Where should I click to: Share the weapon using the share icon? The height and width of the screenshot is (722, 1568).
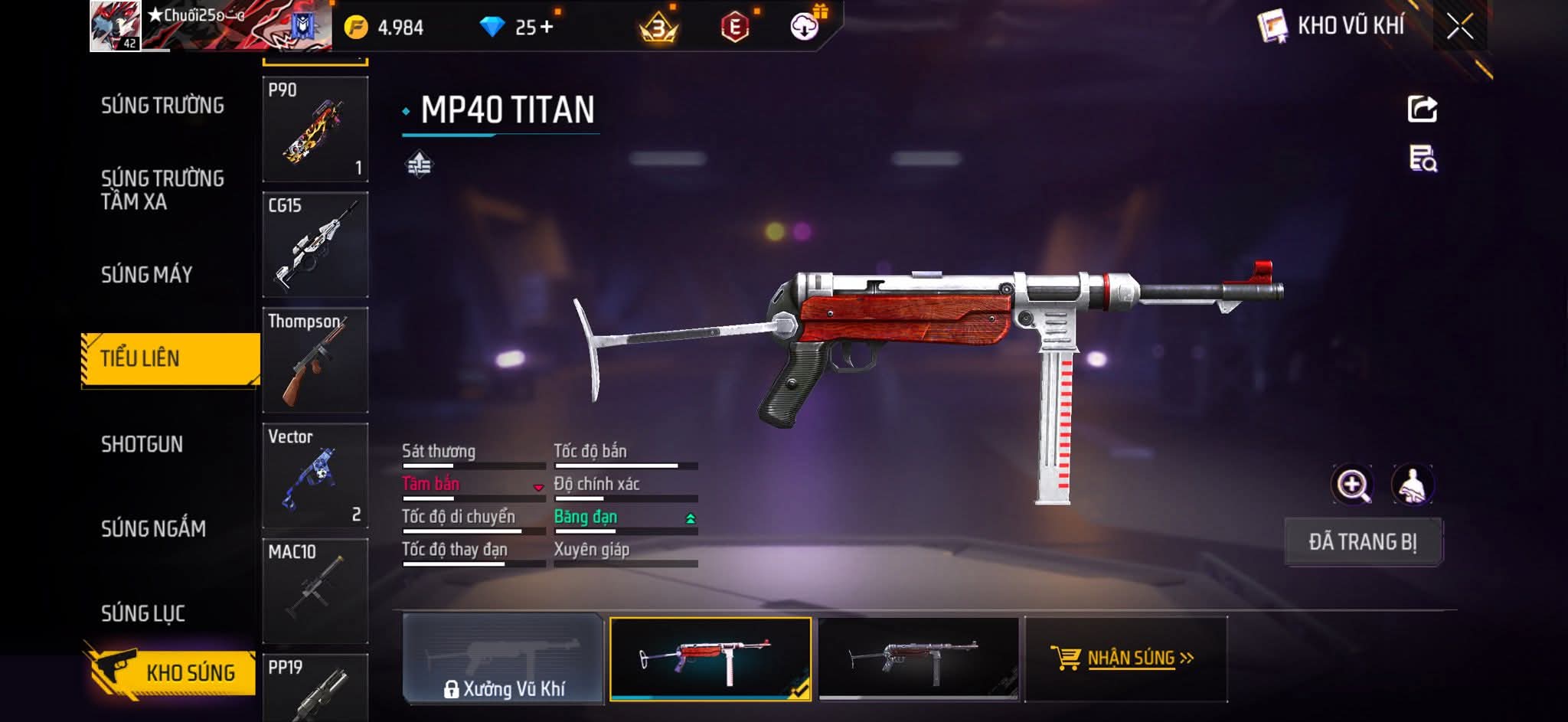pyautogui.click(x=1422, y=109)
